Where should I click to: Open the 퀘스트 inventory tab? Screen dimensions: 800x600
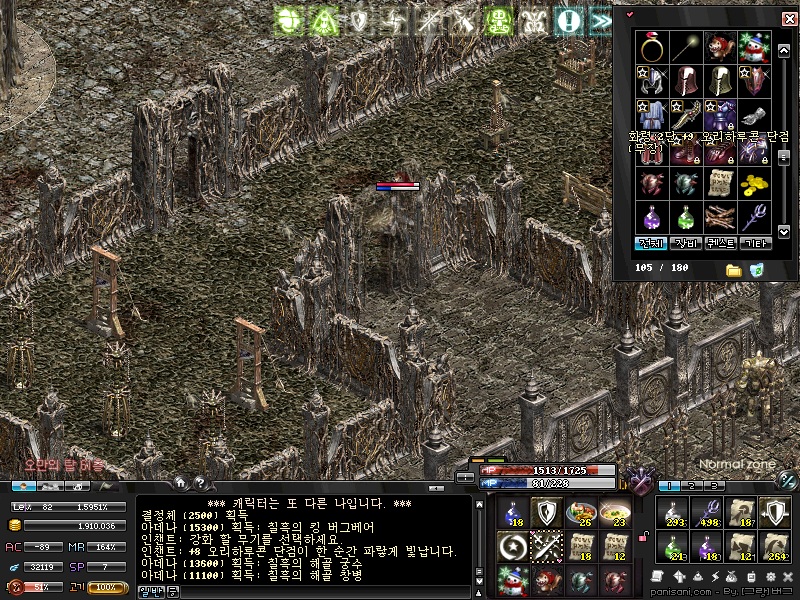click(720, 243)
